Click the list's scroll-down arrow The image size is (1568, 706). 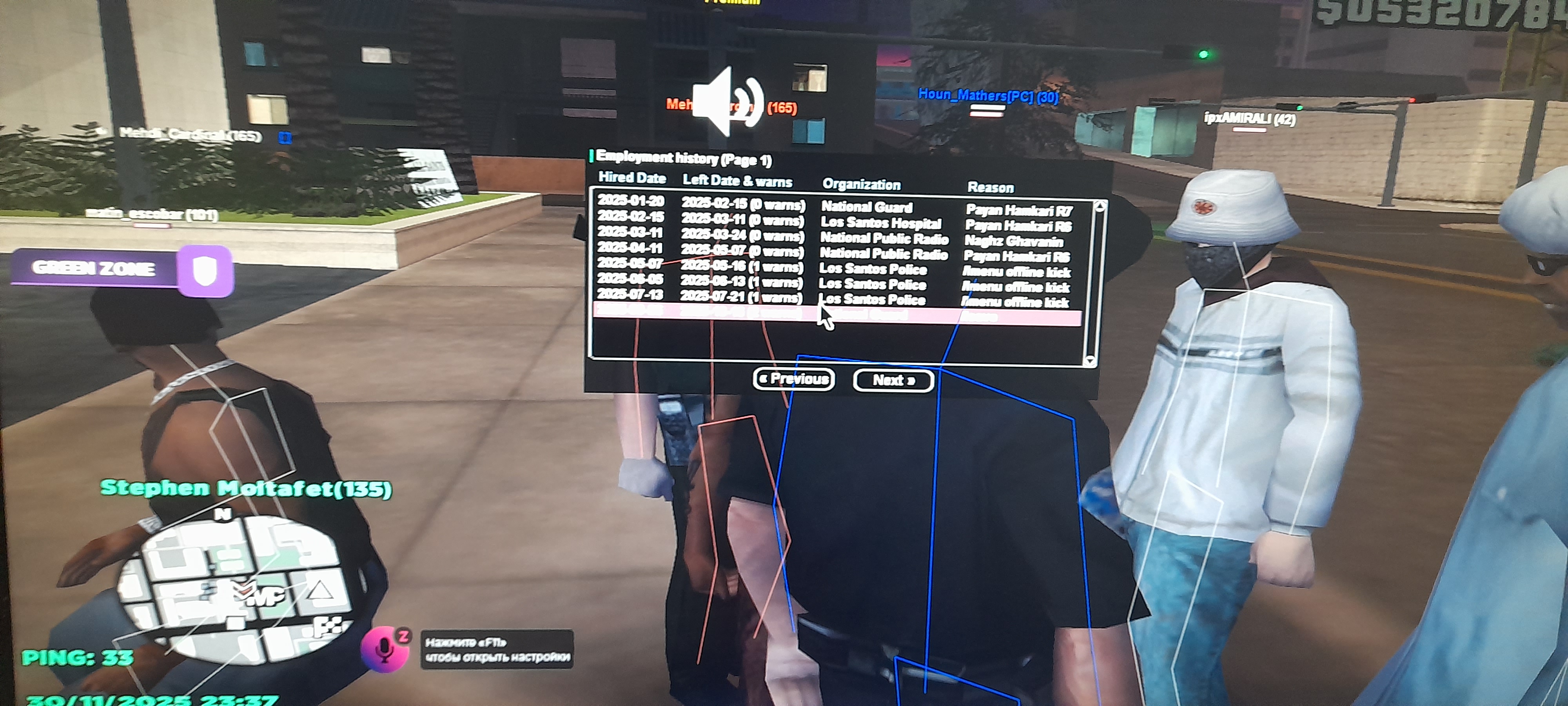click(x=1090, y=360)
